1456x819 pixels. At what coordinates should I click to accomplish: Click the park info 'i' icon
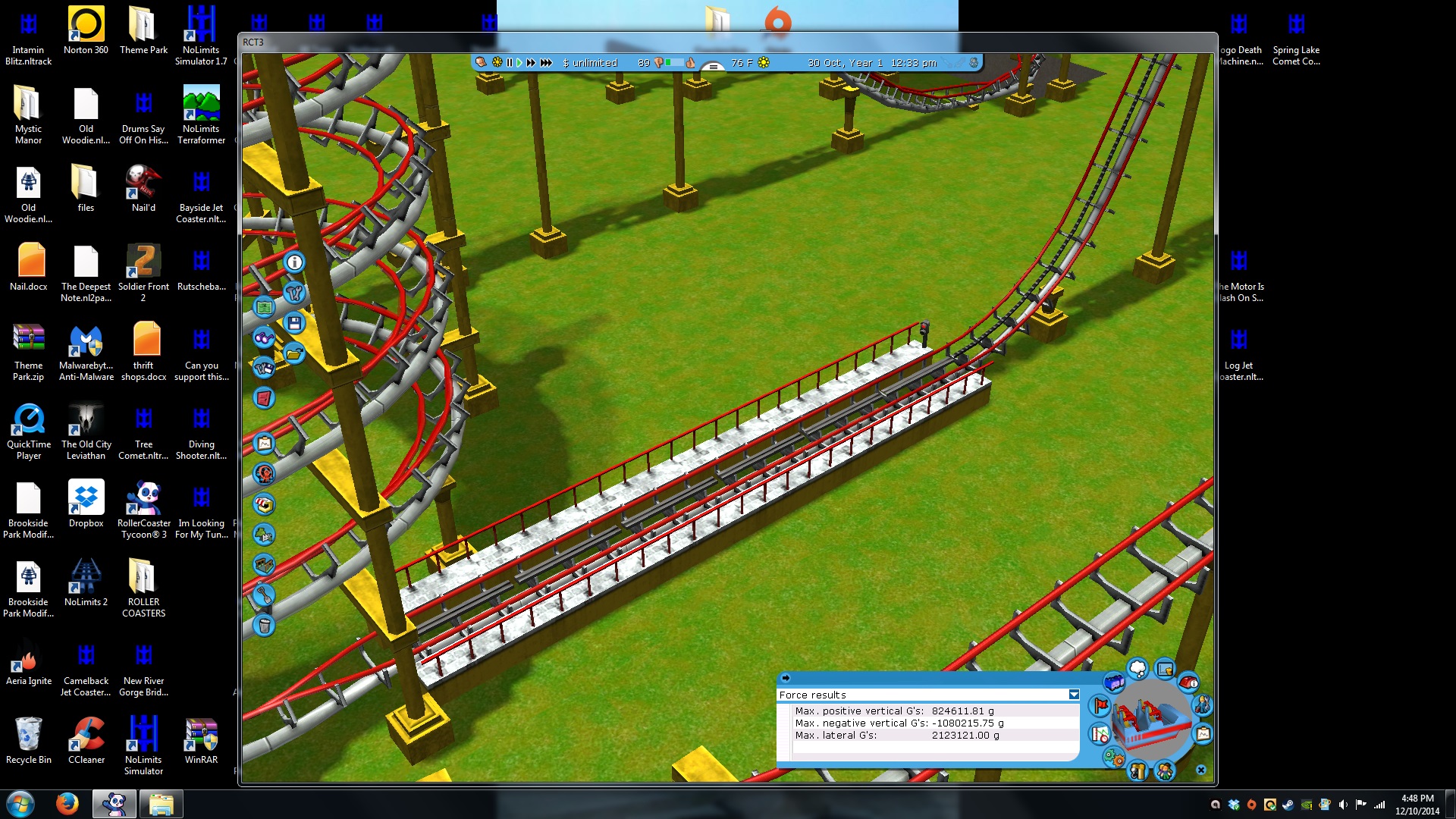(x=294, y=262)
